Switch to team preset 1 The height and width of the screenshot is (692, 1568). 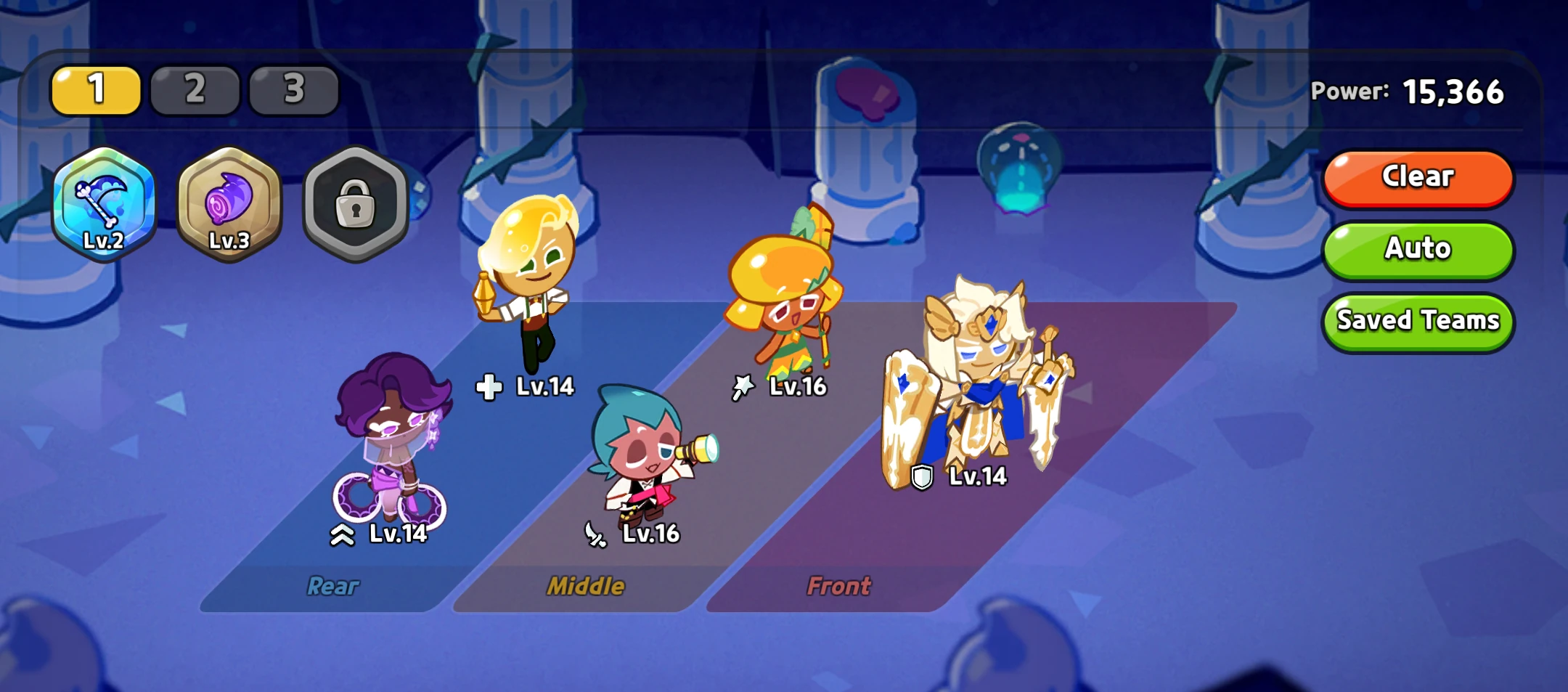click(x=95, y=89)
